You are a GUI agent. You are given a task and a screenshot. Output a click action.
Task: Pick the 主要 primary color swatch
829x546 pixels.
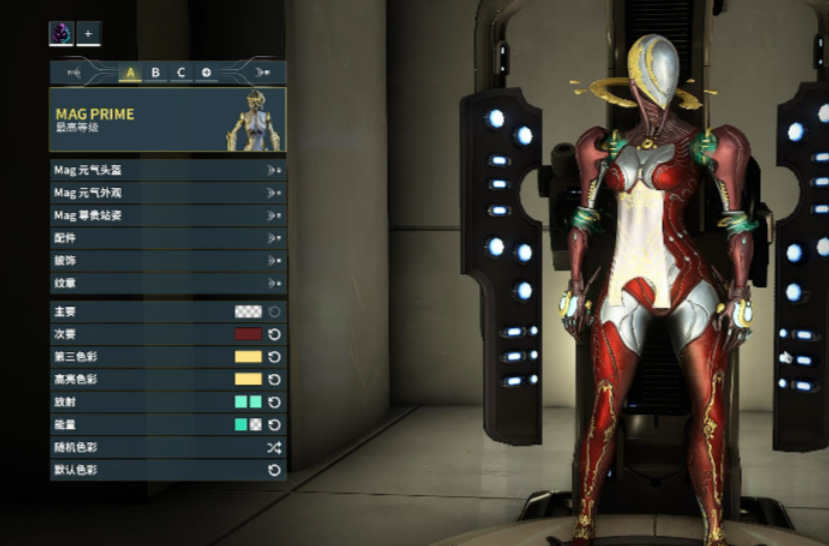click(x=247, y=312)
